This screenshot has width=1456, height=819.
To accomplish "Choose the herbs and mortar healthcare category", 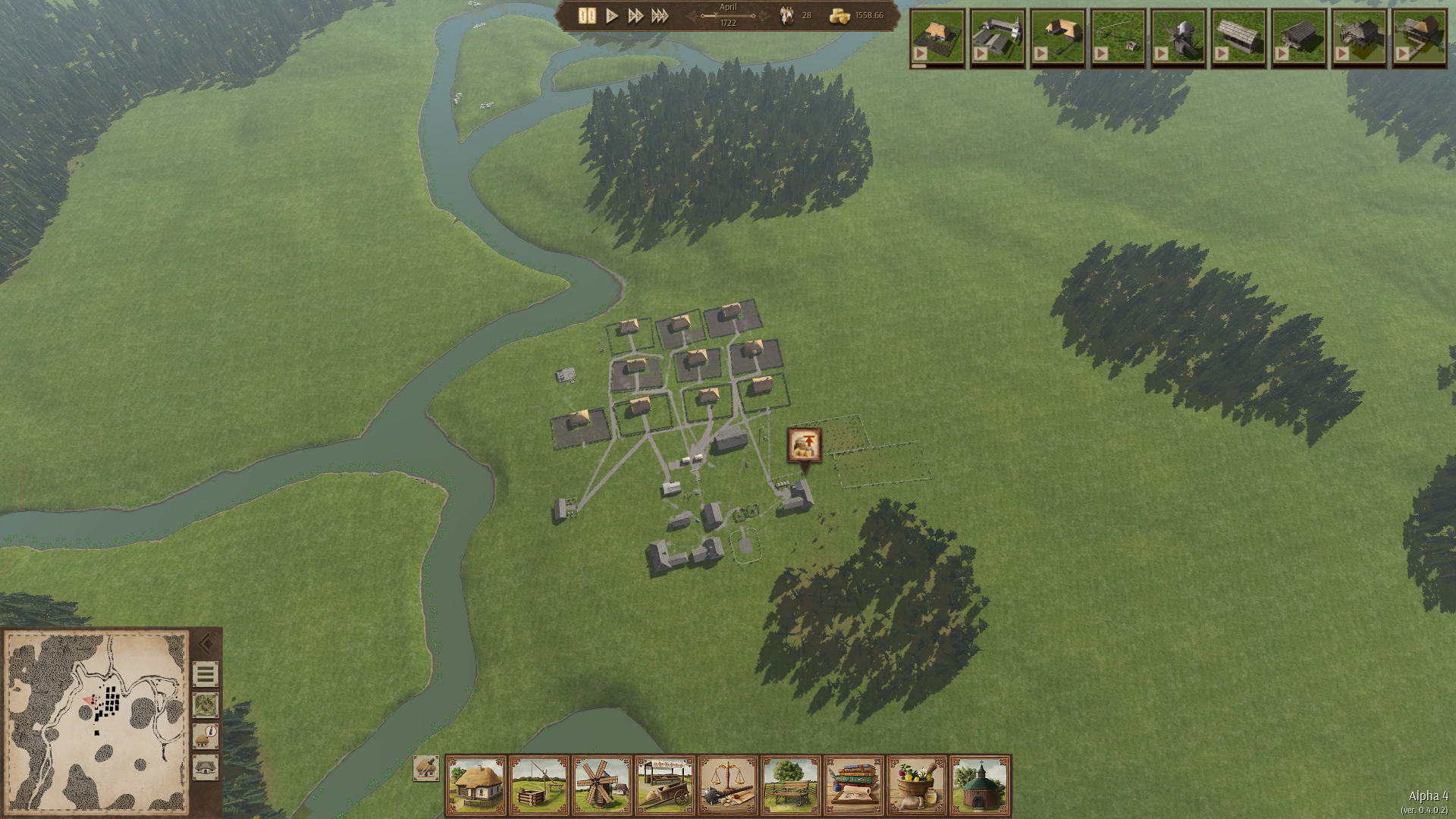I will pos(917,786).
